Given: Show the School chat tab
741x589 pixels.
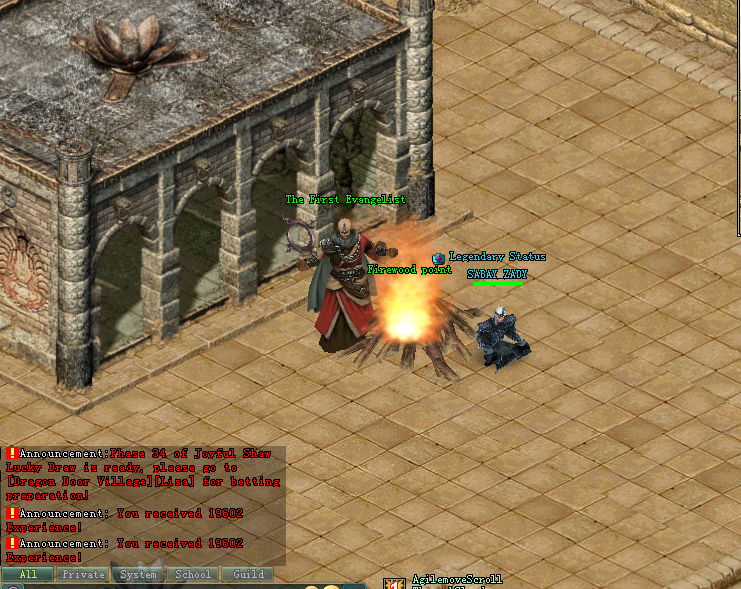Looking at the screenshot, I should coord(193,575).
